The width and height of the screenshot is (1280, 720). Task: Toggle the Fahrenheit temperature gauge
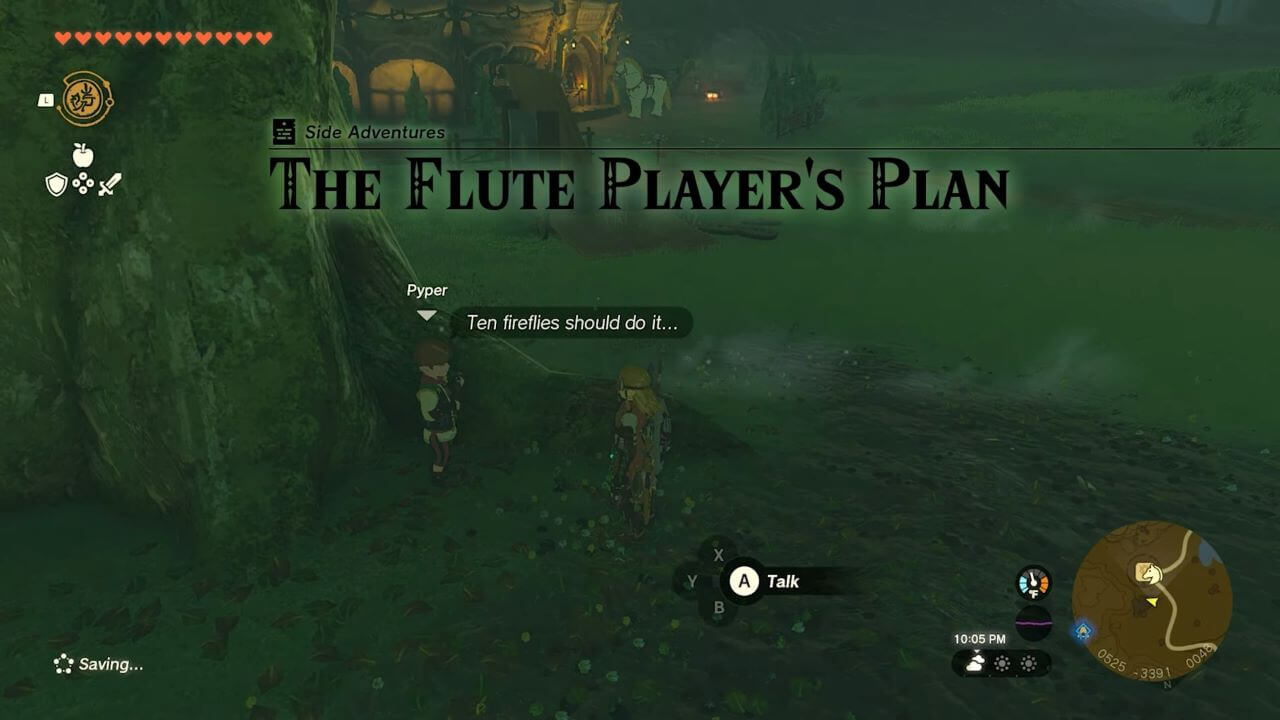[1033, 582]
